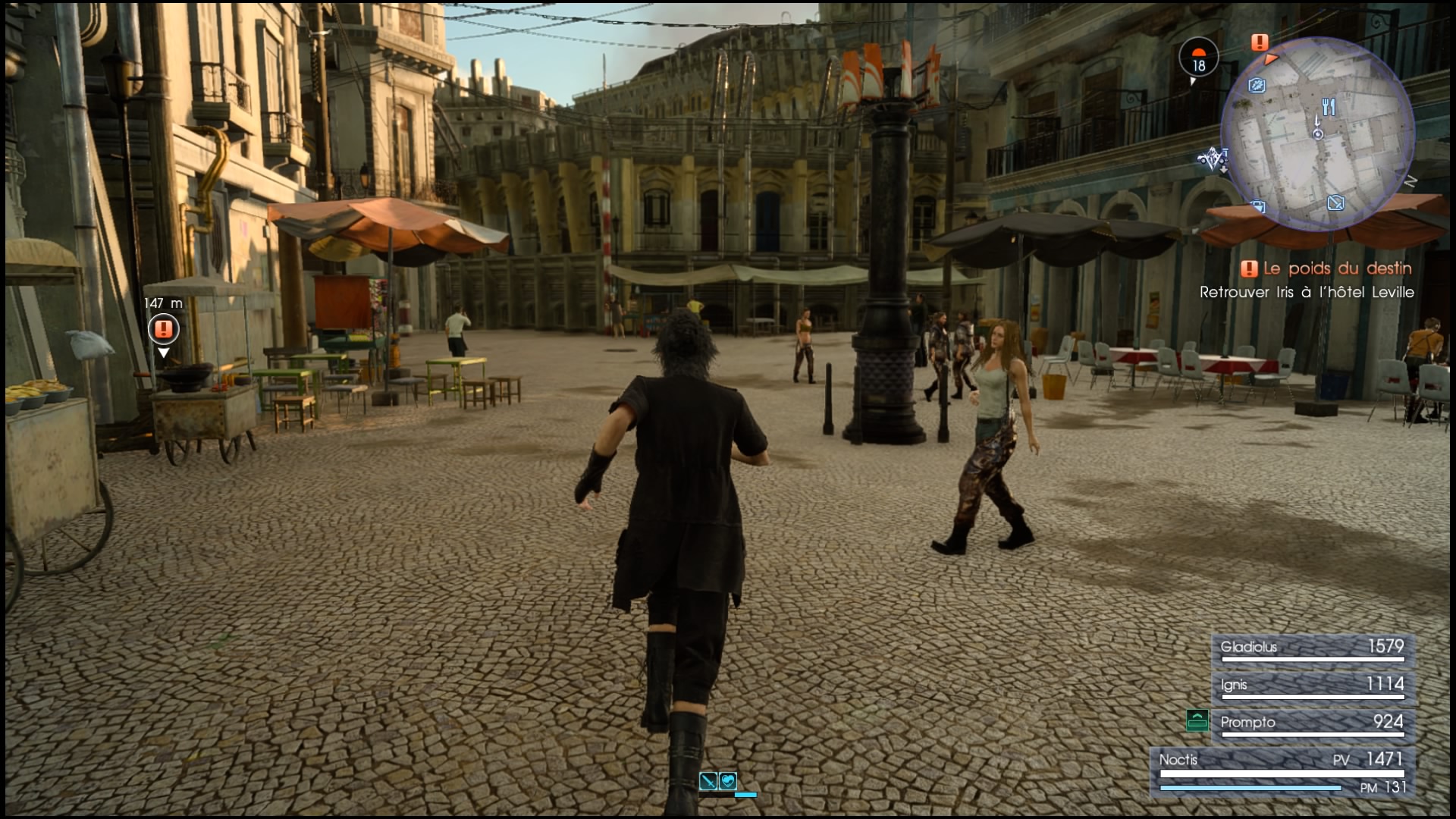1456x819 pixels.
Task: Click the green icon beside Prompto's name
Action: (x=1197, y=720)
